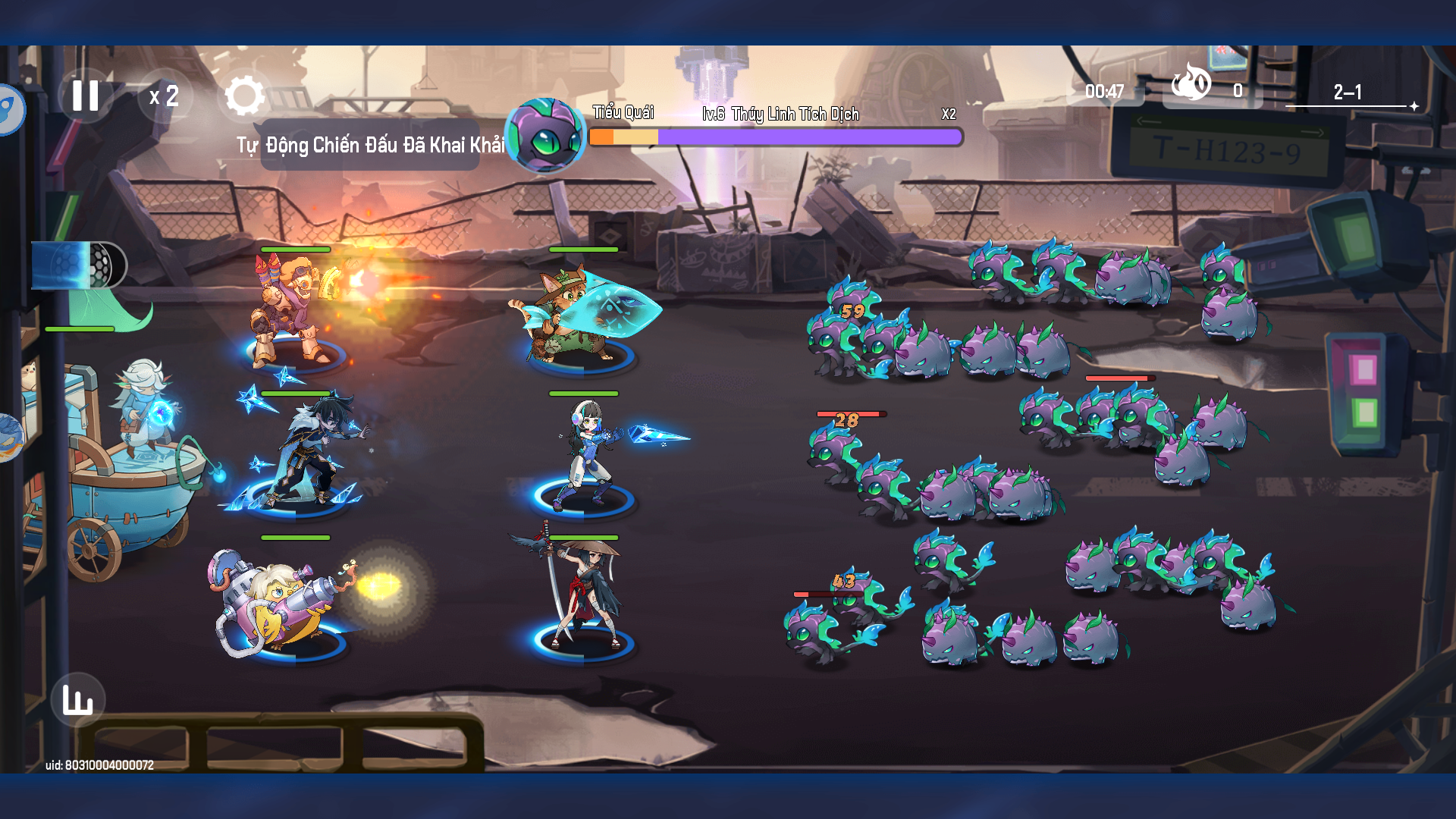Dismiss the Tự Động Chiến Đấu notification
Image resolution: width=1456 pixels, height=819 pixels.
[372, 144]
